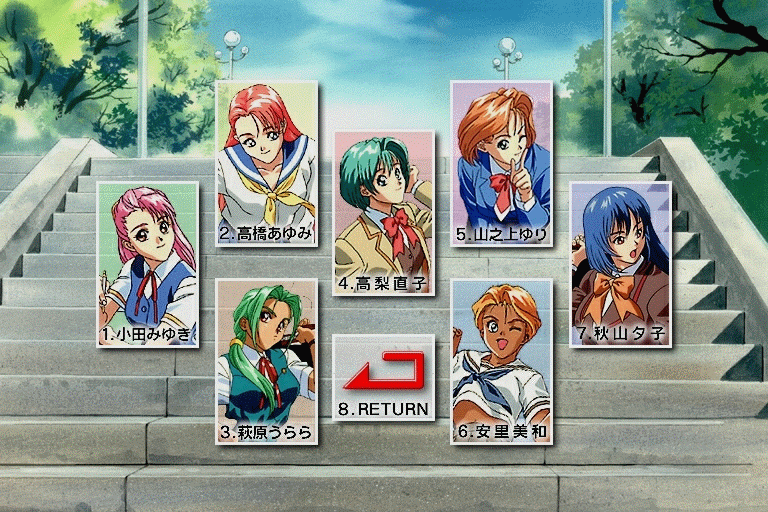Pick 7. 秋山夕子 with blue hair

pyautogui.click(x=620, y=263)
